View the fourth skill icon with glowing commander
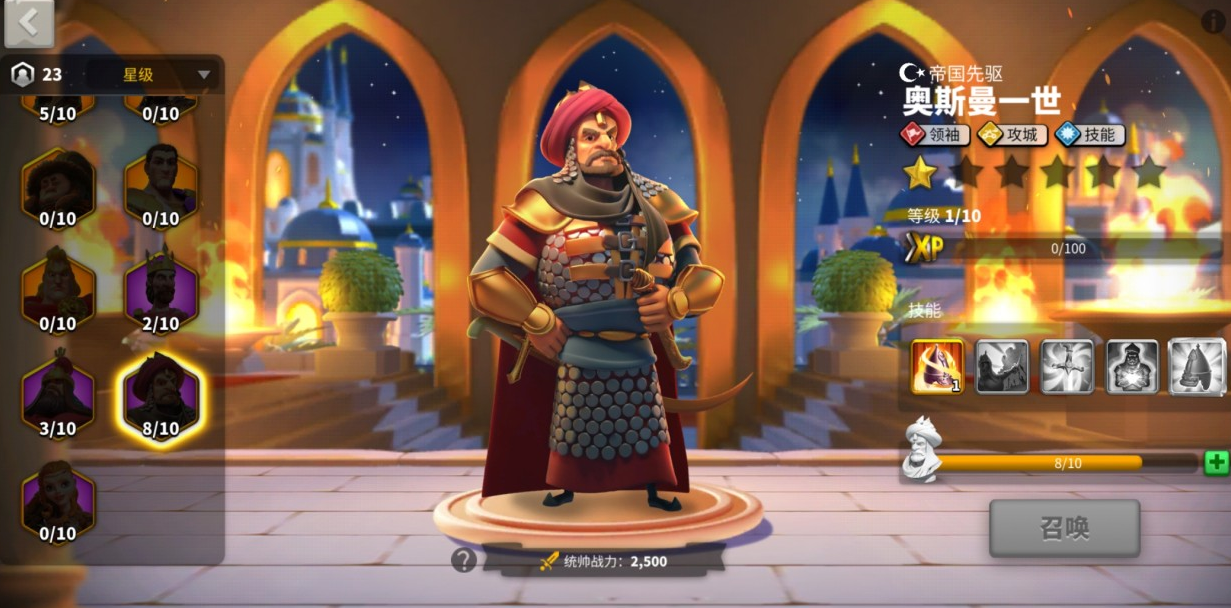This screenshot has width=1231, height=608. coord(1132,366)
